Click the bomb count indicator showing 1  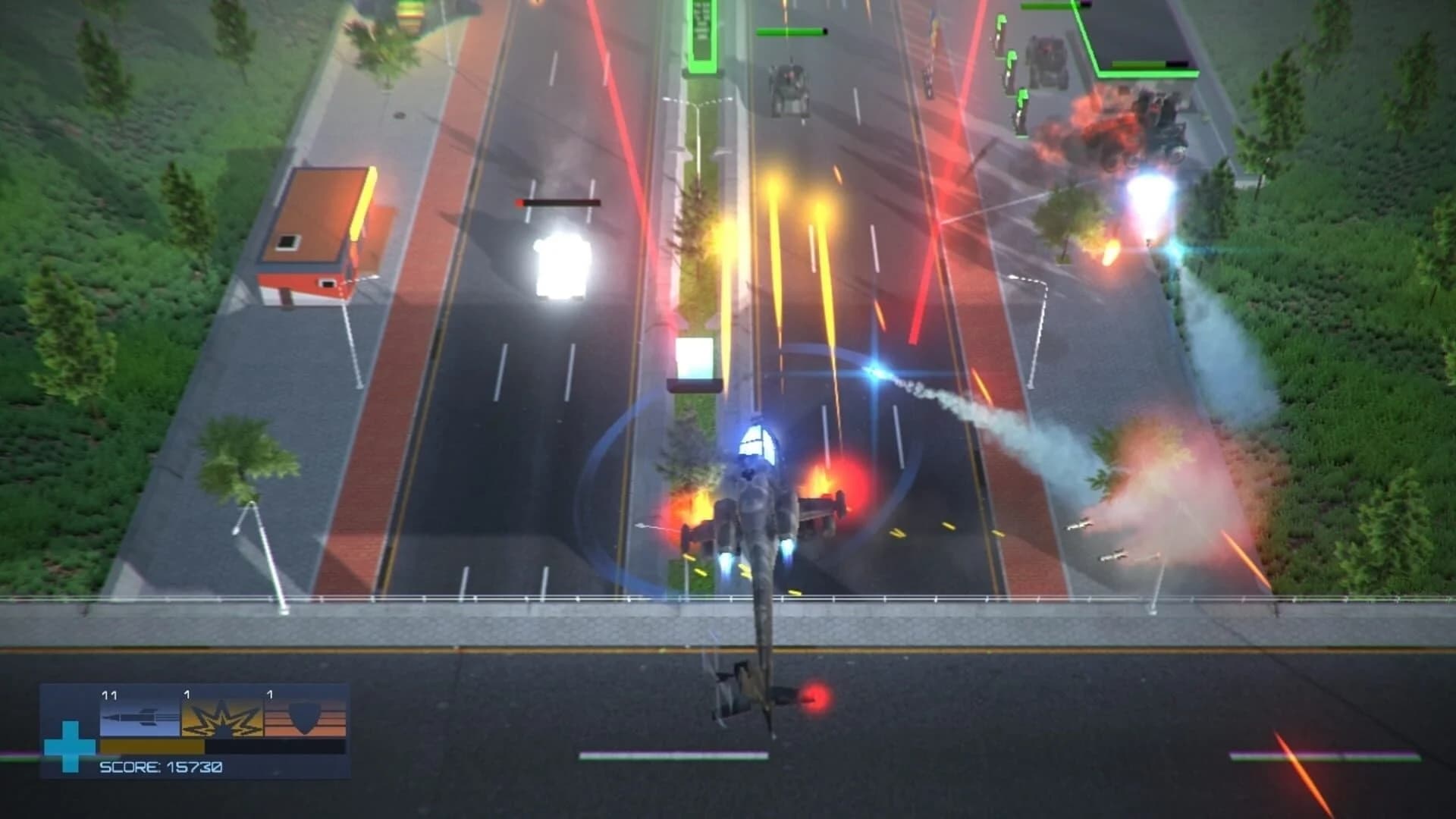pyautogui.click(x=187, y=695)
